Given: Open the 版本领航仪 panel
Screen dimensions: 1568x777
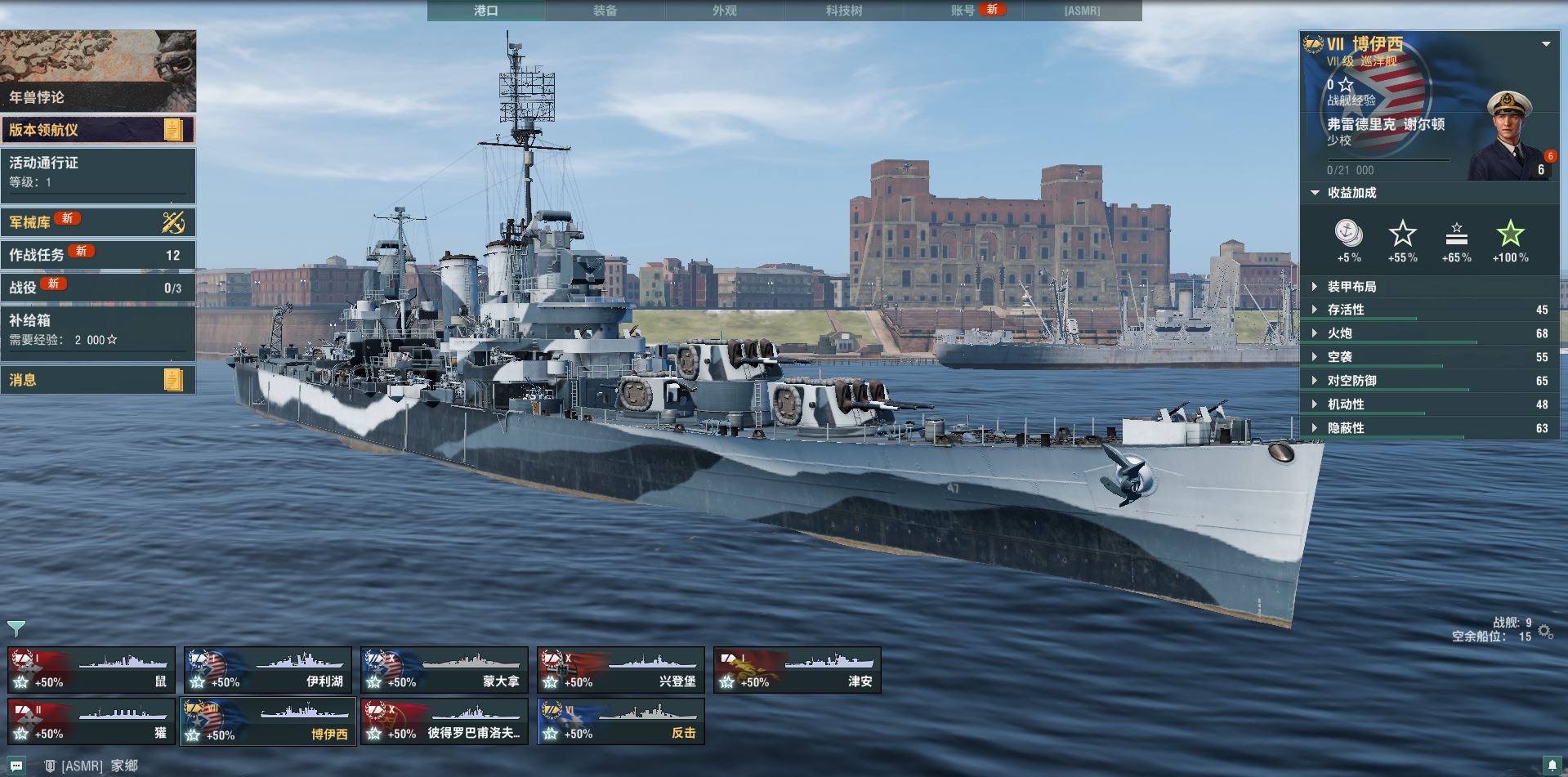Looking at the screenshot, I should click(x=98, y=130).
